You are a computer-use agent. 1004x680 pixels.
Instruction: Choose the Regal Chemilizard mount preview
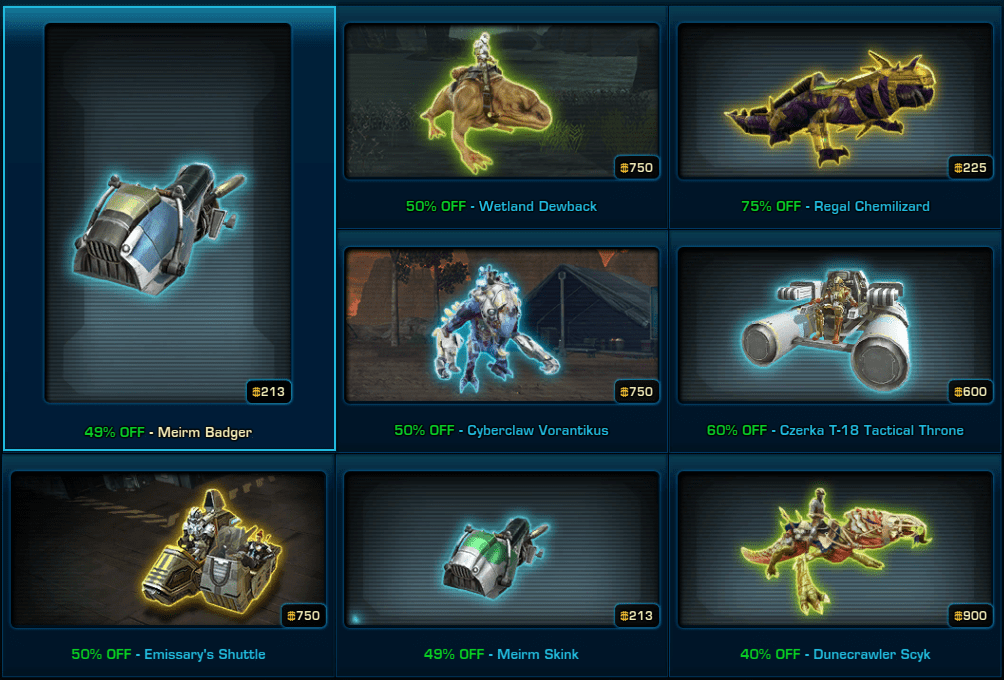coord(835,102)
